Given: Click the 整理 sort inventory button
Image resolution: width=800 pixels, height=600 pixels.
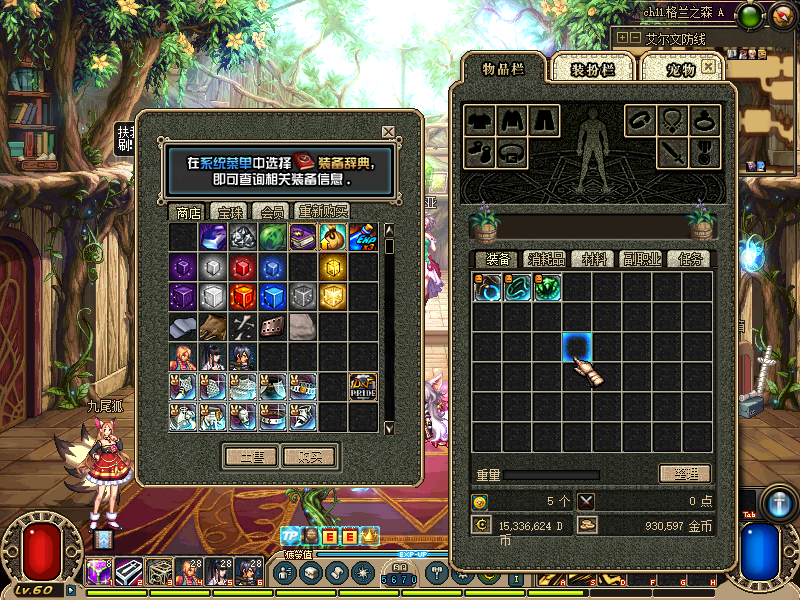Looking at the screenshot, I should pos(685,474).
